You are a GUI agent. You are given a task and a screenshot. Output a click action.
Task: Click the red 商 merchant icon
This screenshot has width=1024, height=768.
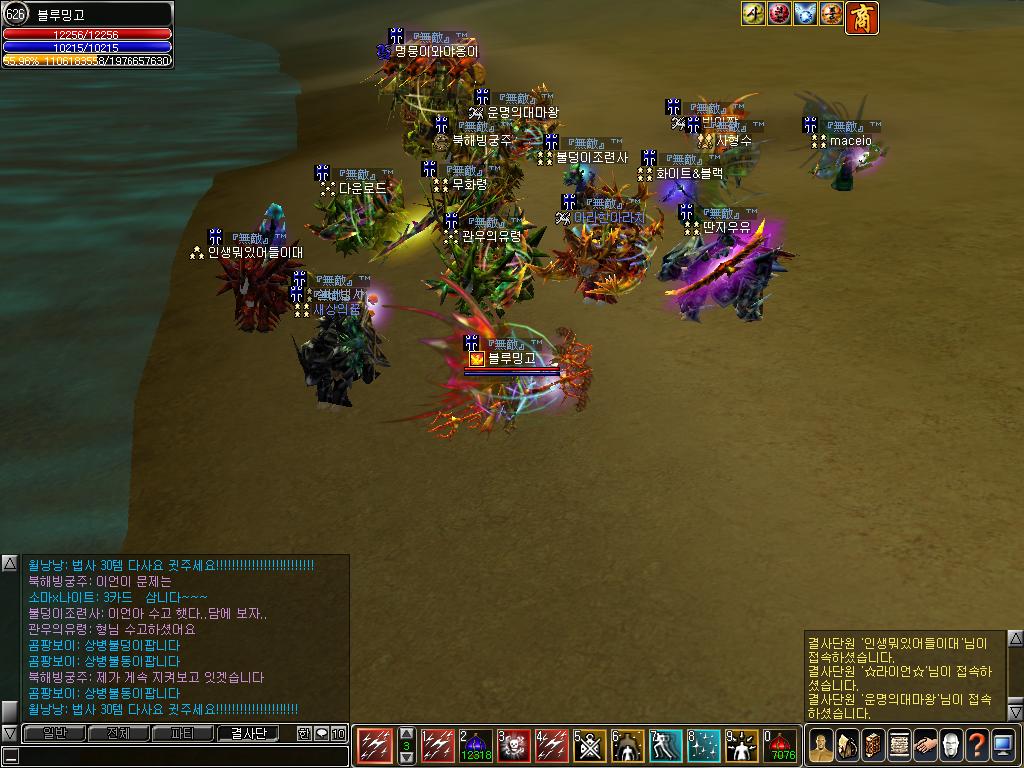[862, 17]
